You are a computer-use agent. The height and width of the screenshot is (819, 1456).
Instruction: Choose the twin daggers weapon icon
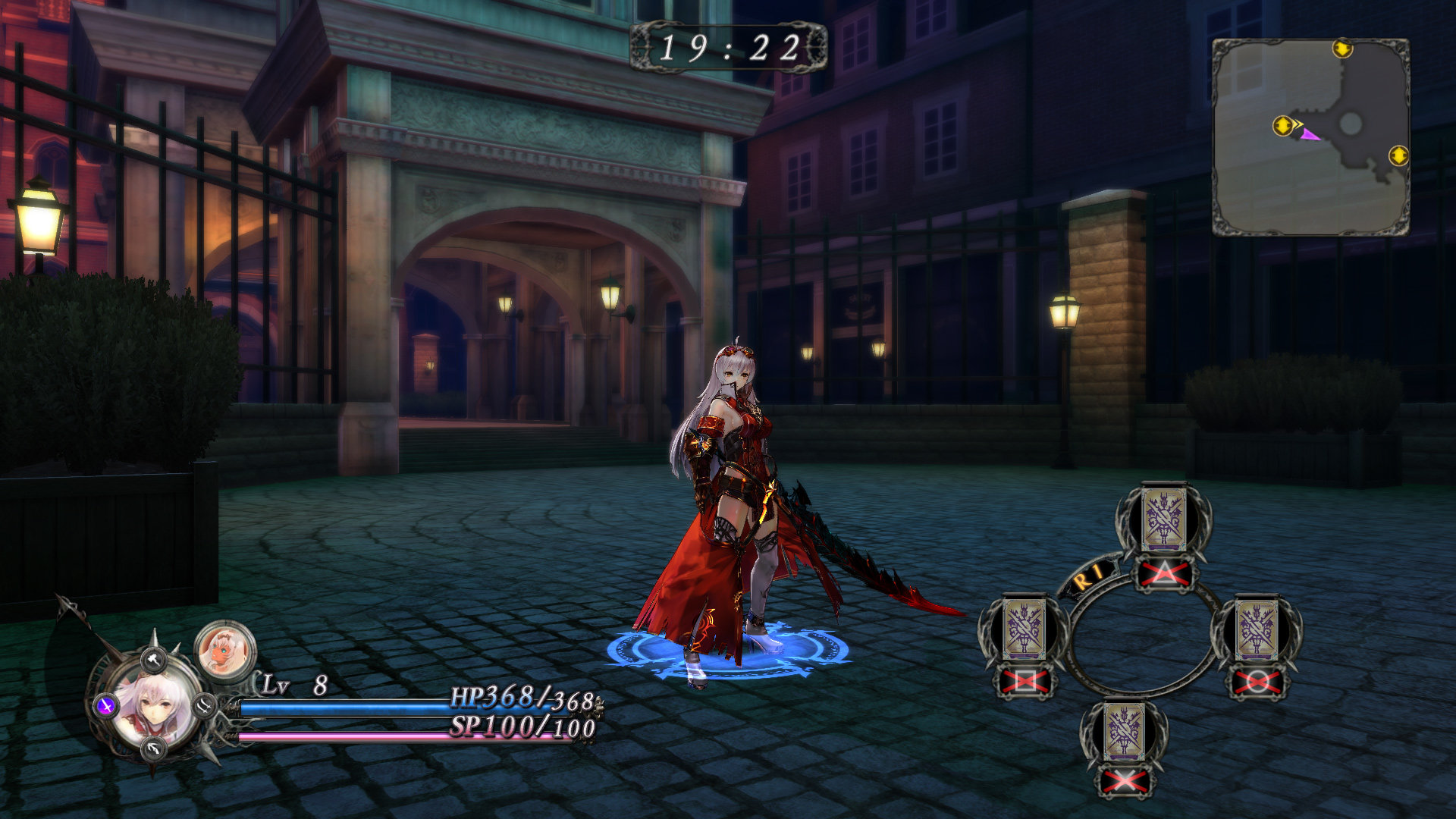(204, 705)
